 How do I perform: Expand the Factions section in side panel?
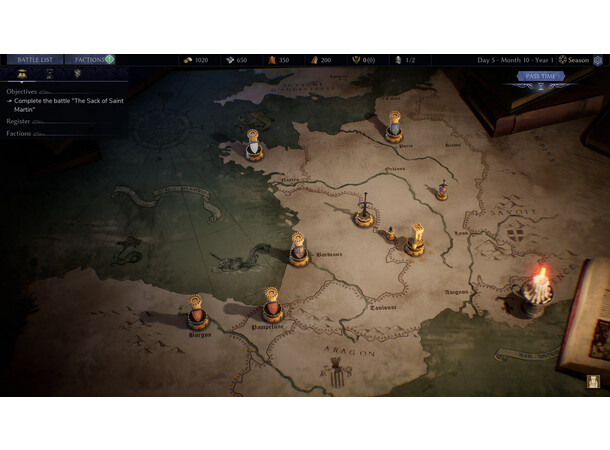click(19, 133)
